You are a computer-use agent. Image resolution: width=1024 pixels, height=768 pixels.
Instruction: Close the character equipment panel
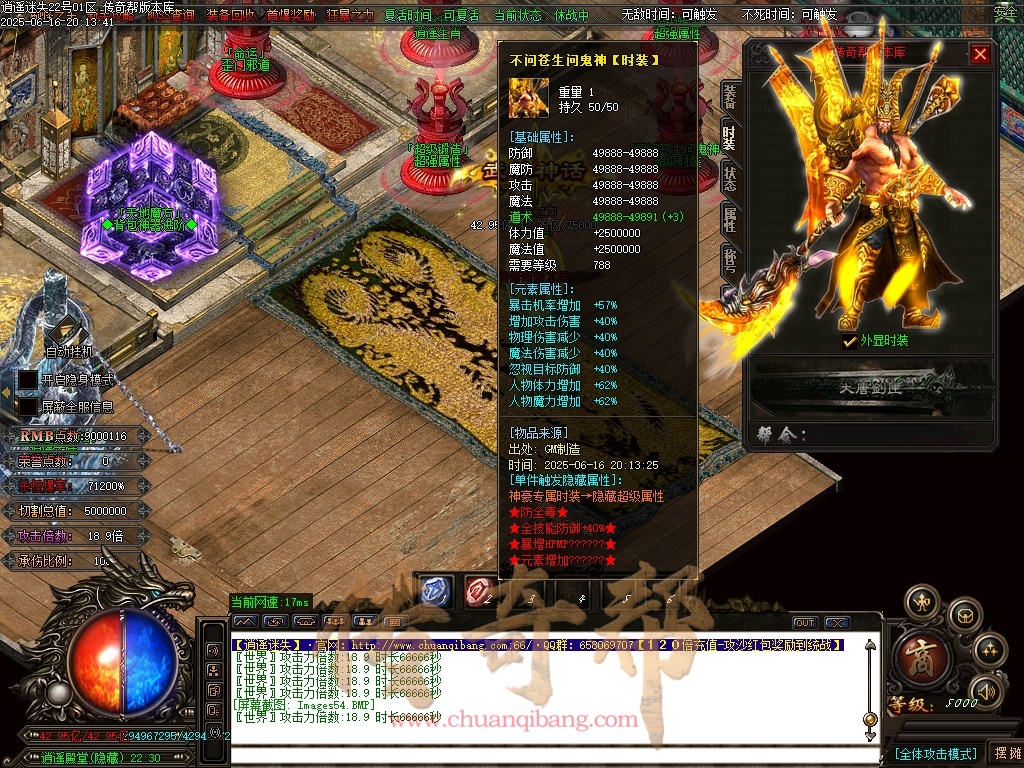coord(980,54)
